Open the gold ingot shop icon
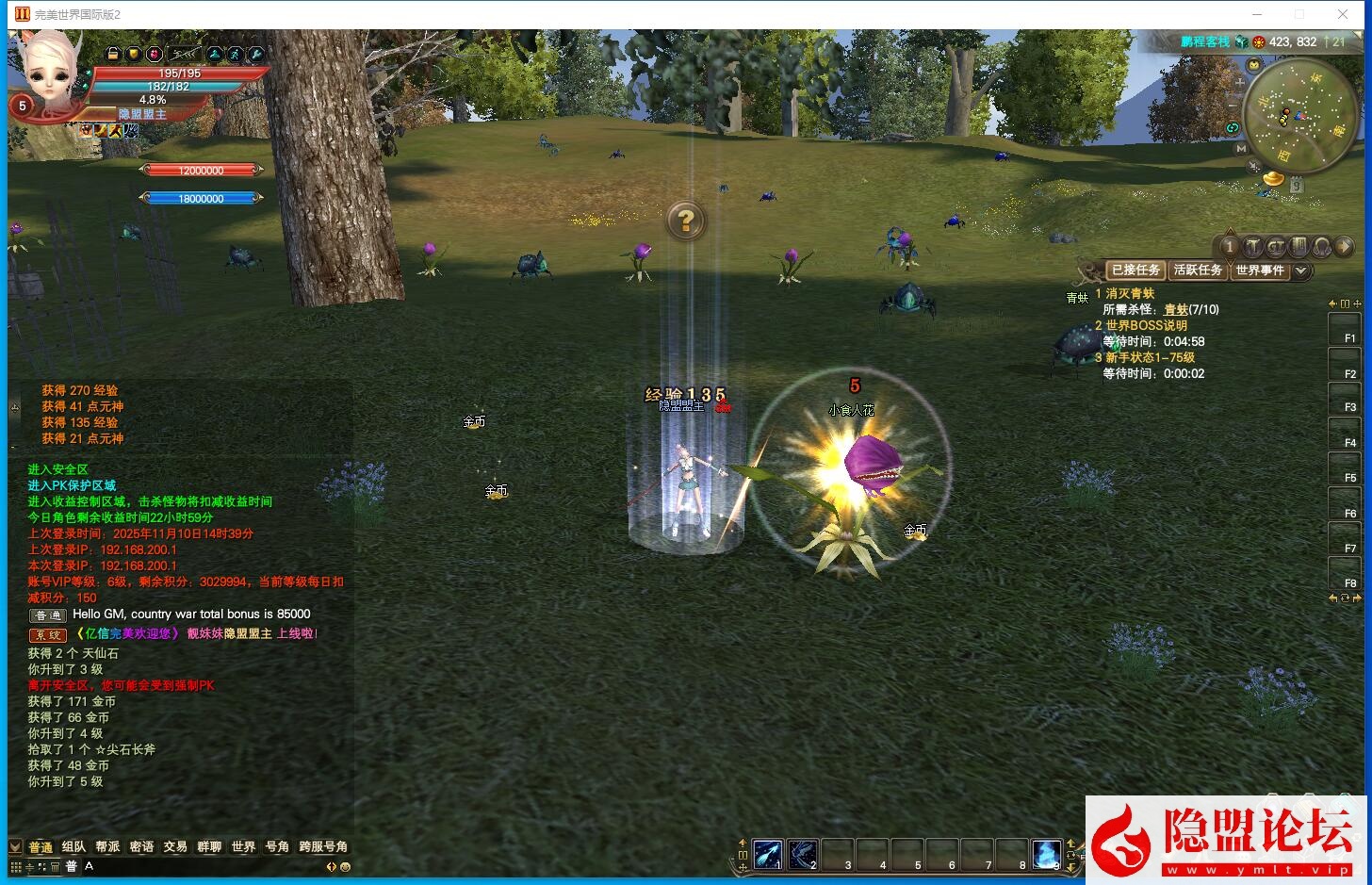1372x885 pixels. tap(1274, 178)
